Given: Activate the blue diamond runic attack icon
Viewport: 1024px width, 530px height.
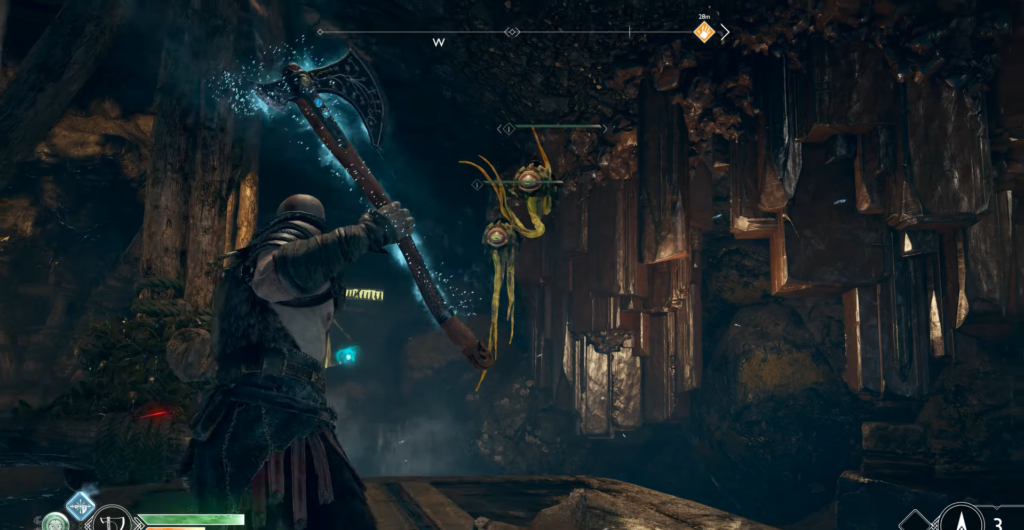Looking at the screenshot, I should pyautogui.click(x=80, y=505).
